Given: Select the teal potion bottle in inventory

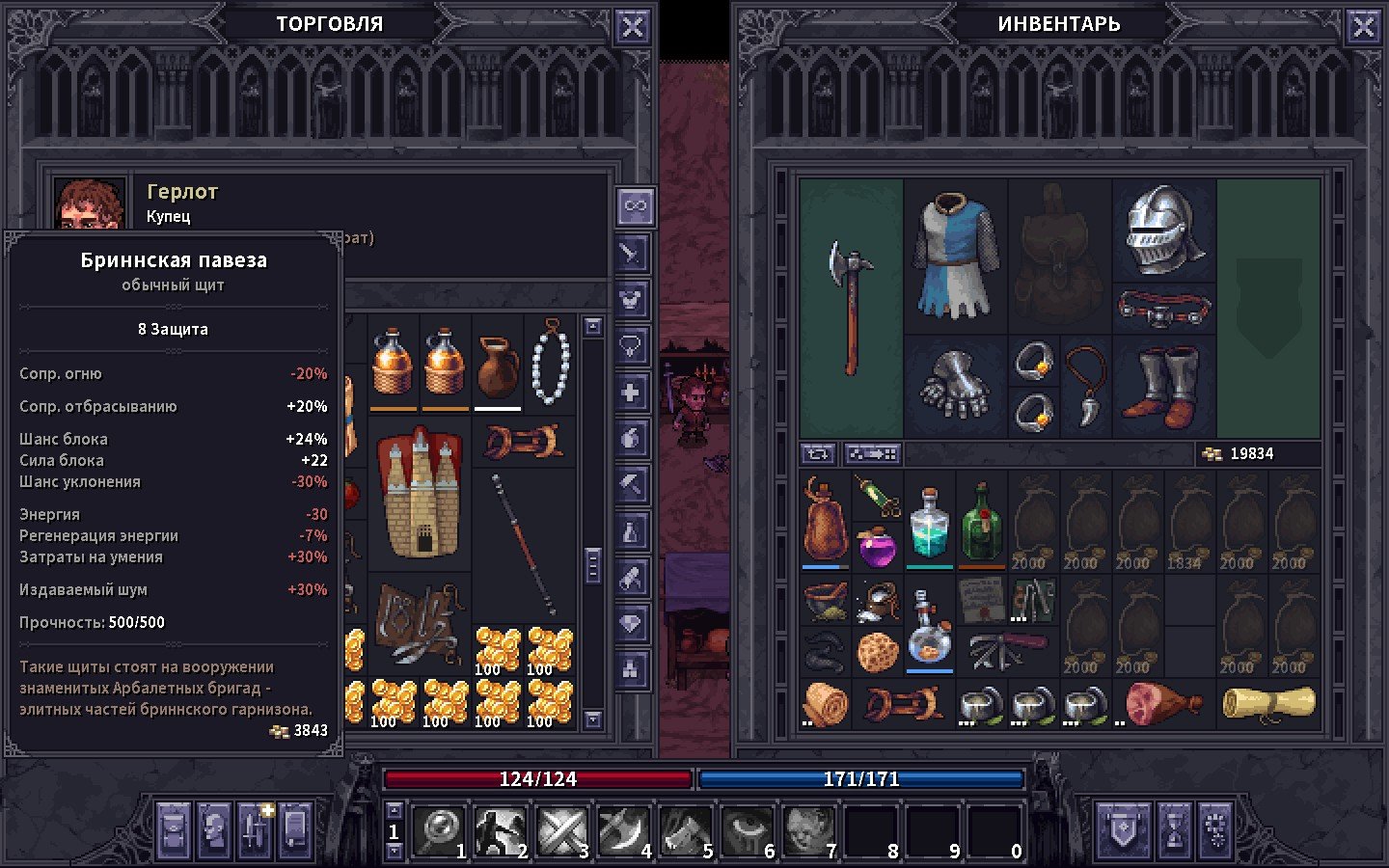Looking at the screenshot, I should pyautogui.click(x=929, y=525).
